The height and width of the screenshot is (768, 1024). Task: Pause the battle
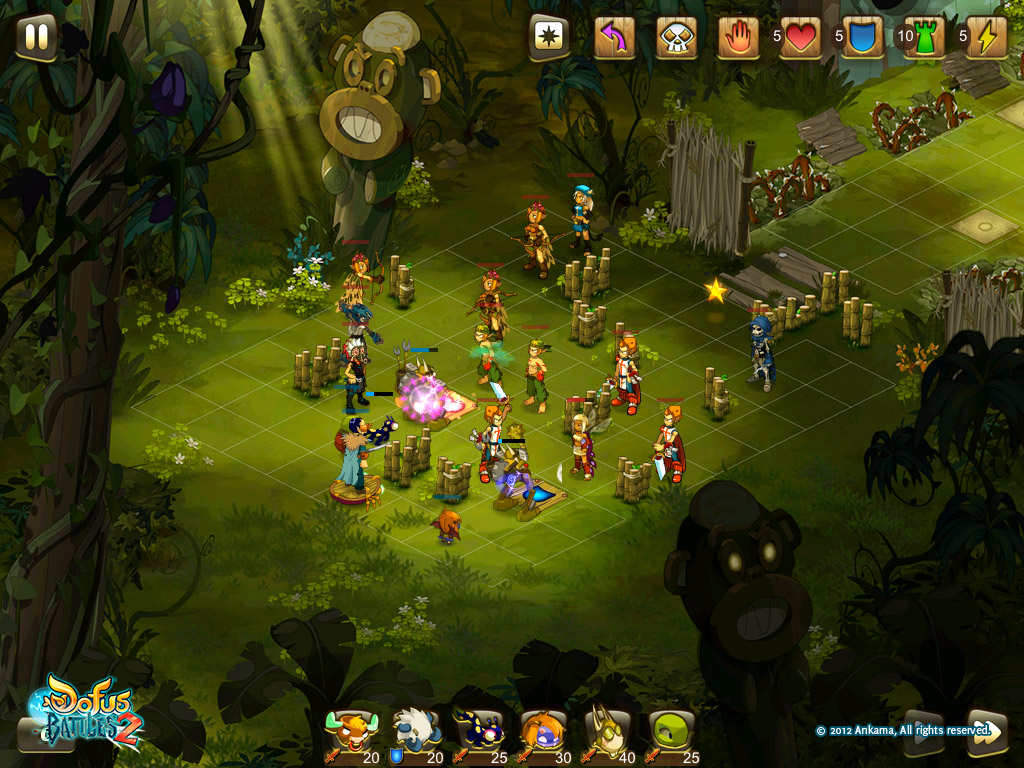pyautogui.click(x=36, y=37)
